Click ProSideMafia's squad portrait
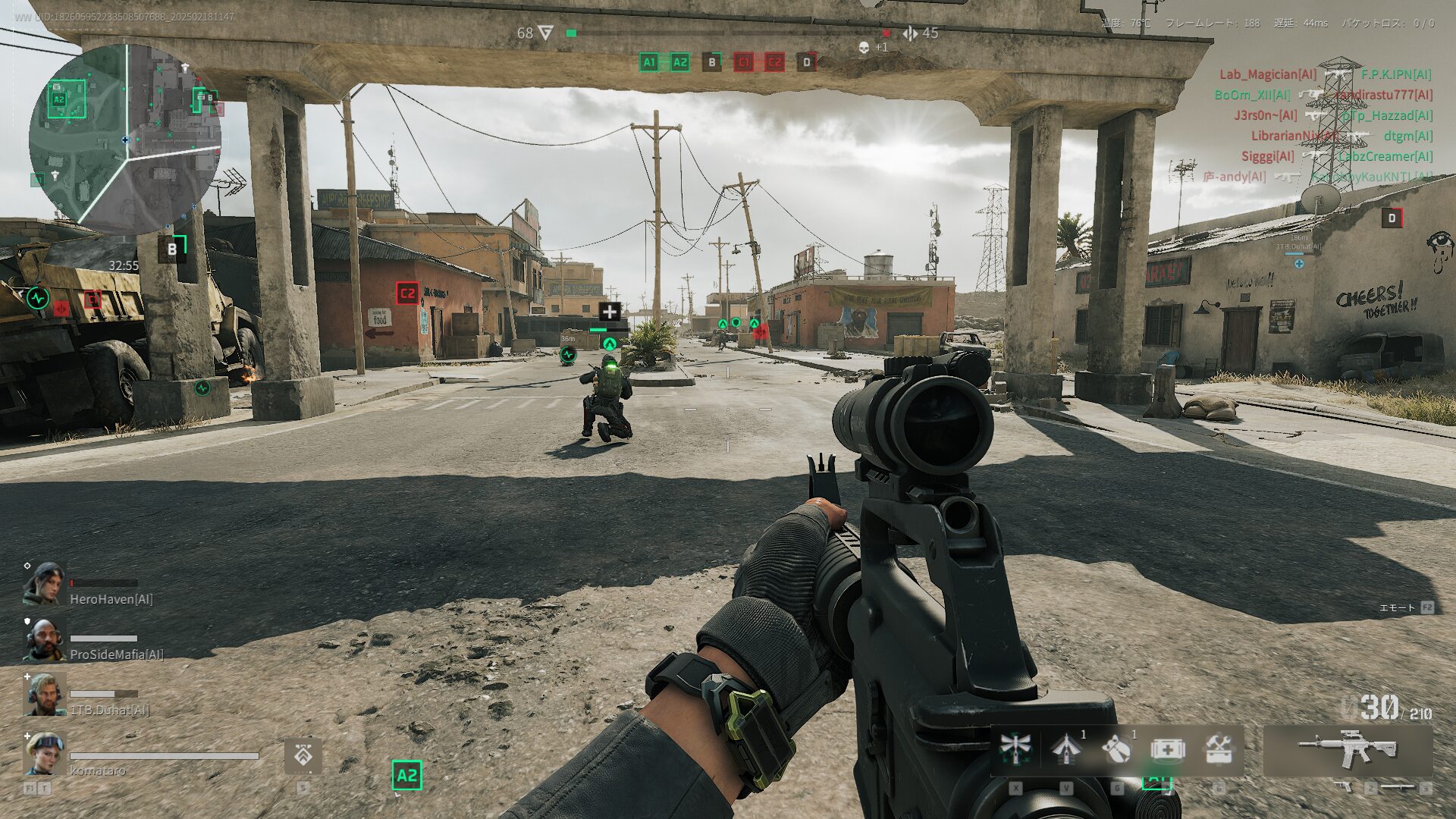The height and width of the screenshot is (819, 1456). point(43,639)
